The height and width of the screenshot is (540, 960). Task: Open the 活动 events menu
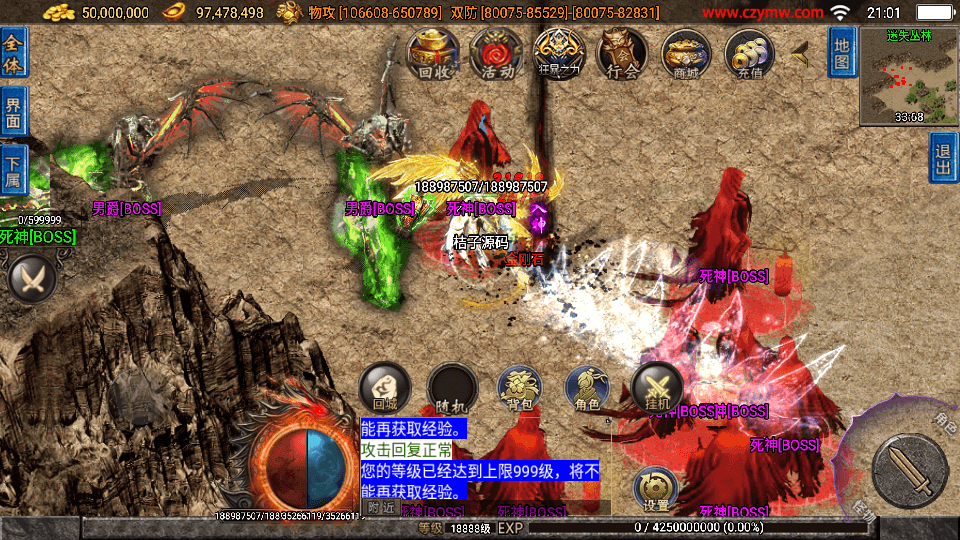[x=497, y=53]
